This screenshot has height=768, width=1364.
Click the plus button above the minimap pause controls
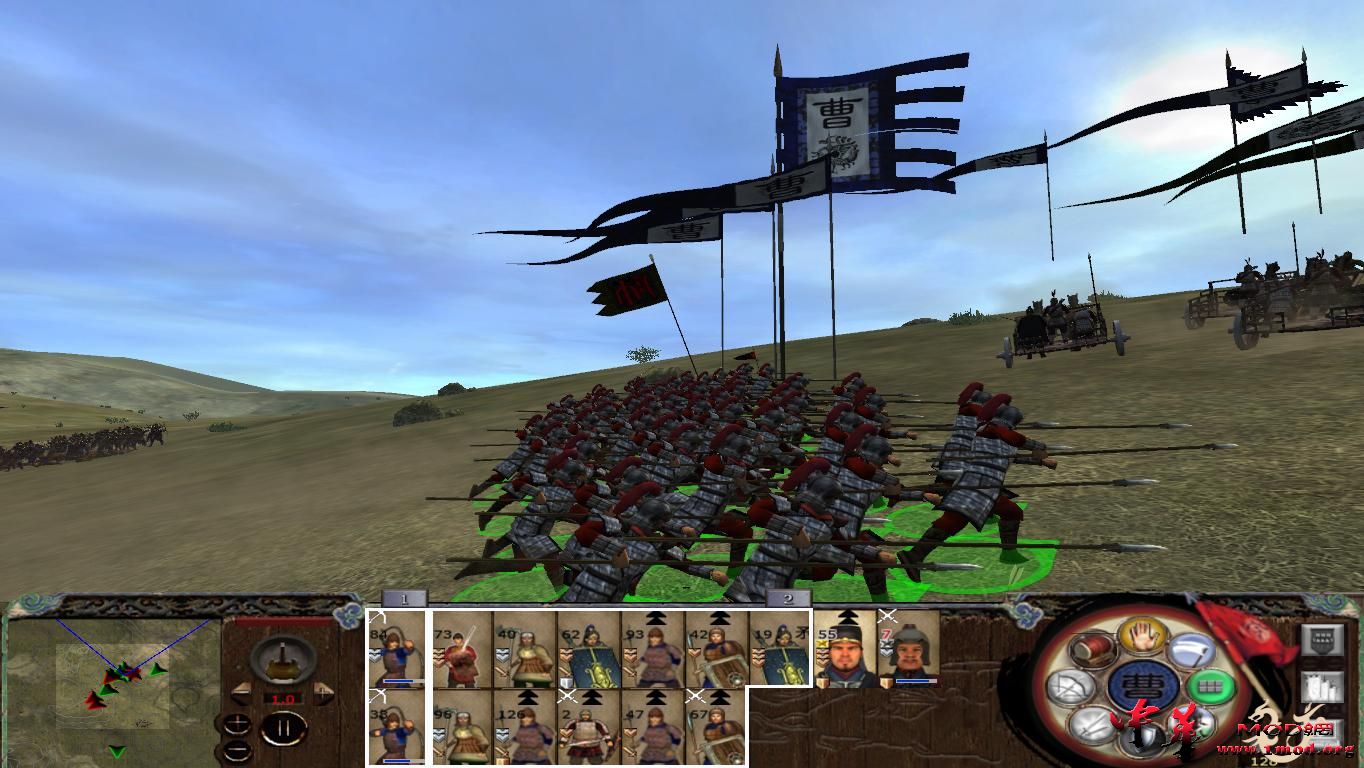coord(237,725)
